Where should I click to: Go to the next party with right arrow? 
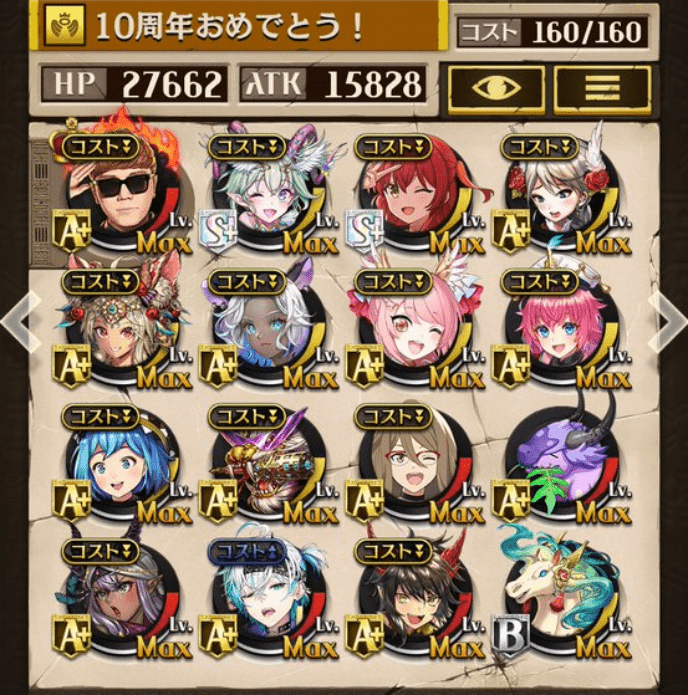667,323
